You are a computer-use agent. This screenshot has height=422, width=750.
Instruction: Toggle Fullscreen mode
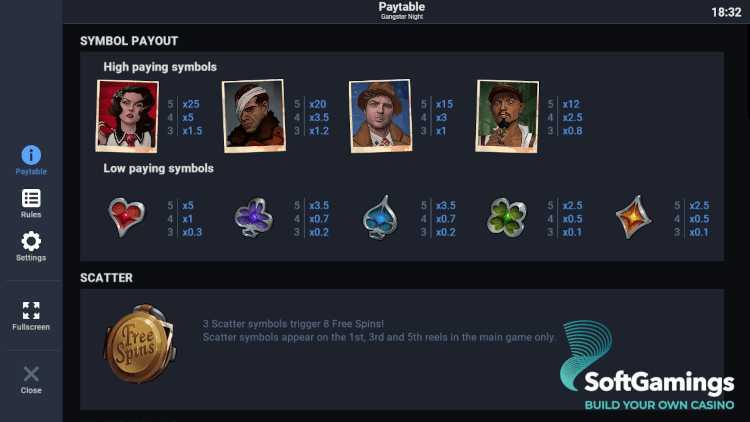[x=31, y=315]
